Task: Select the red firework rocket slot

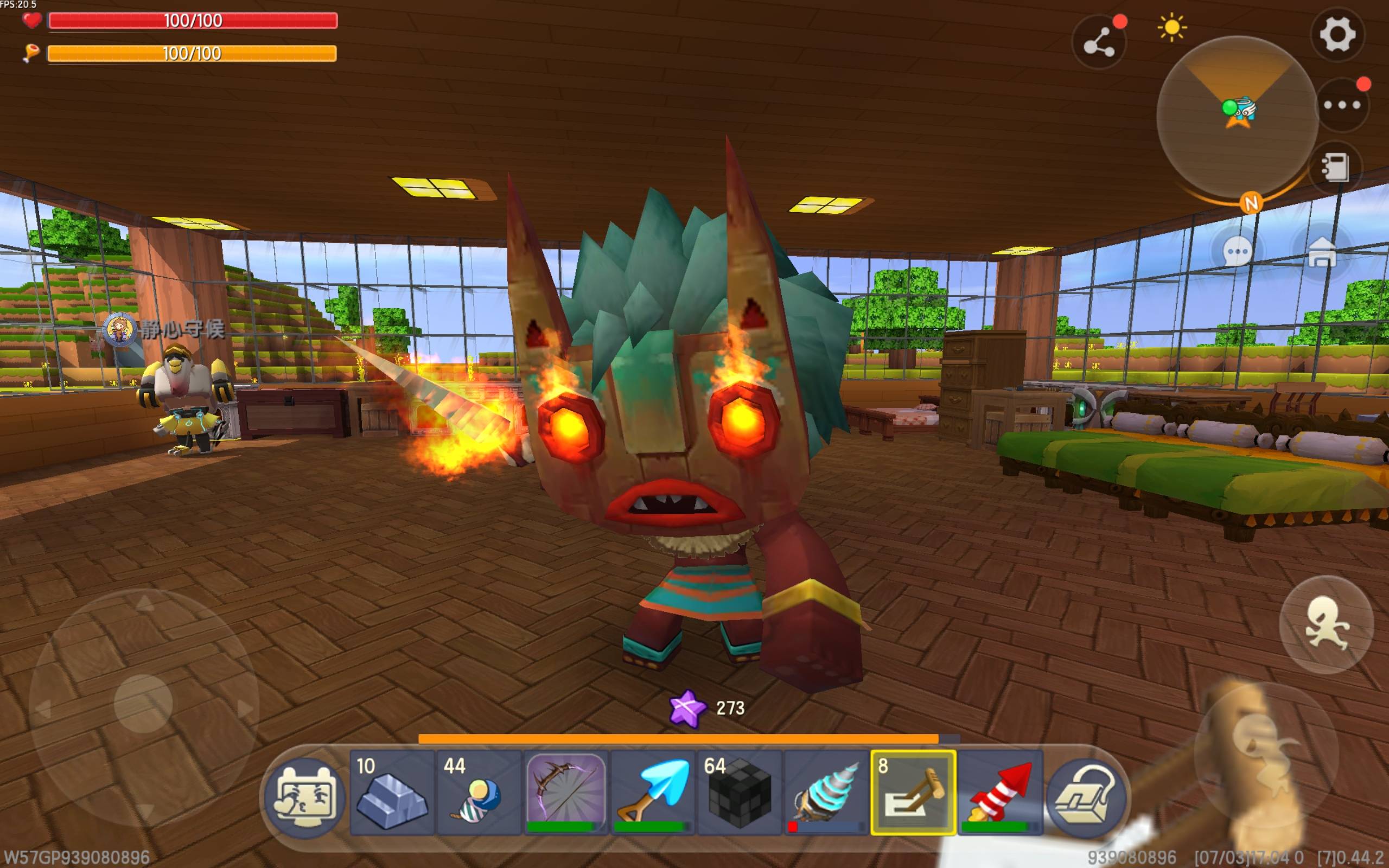Action: point(1000,792)
